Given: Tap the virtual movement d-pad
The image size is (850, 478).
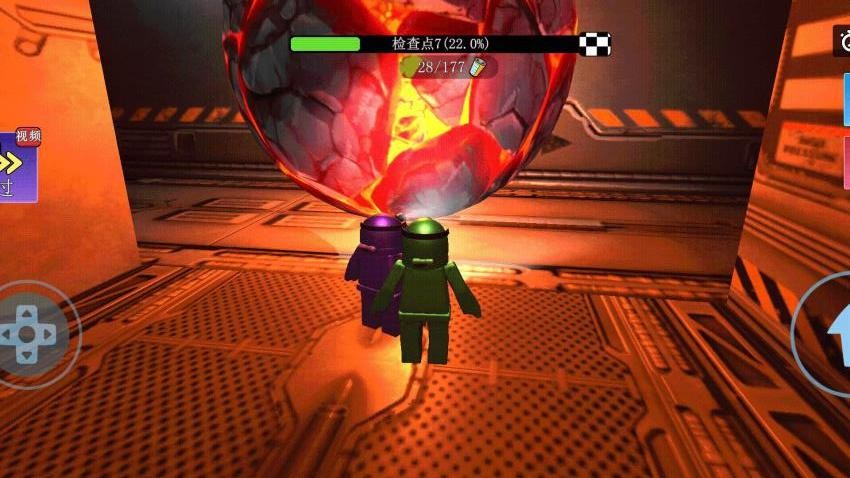Looking at the screenshot, I should [28, 334].
